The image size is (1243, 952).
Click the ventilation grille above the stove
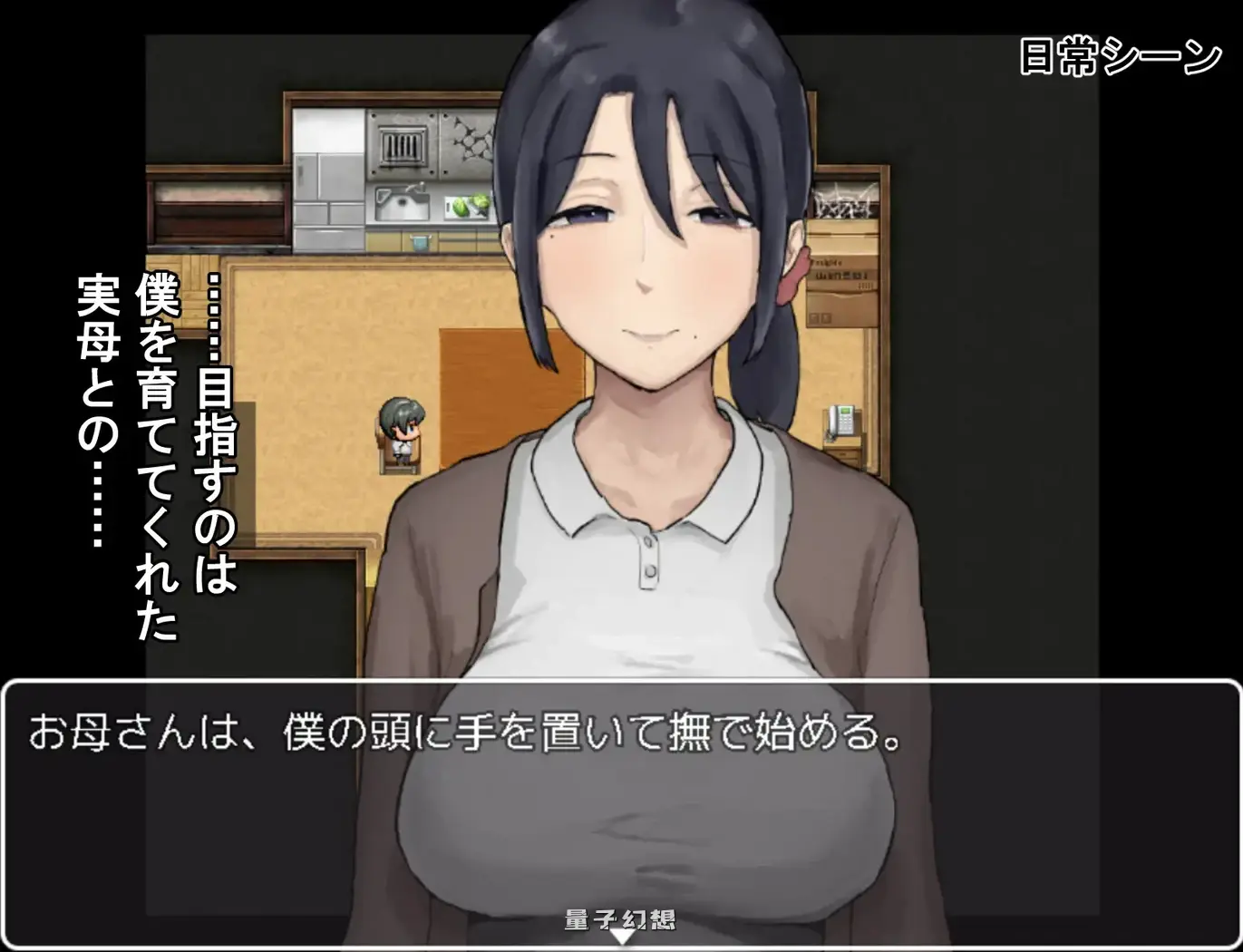(x=401, y=145)
